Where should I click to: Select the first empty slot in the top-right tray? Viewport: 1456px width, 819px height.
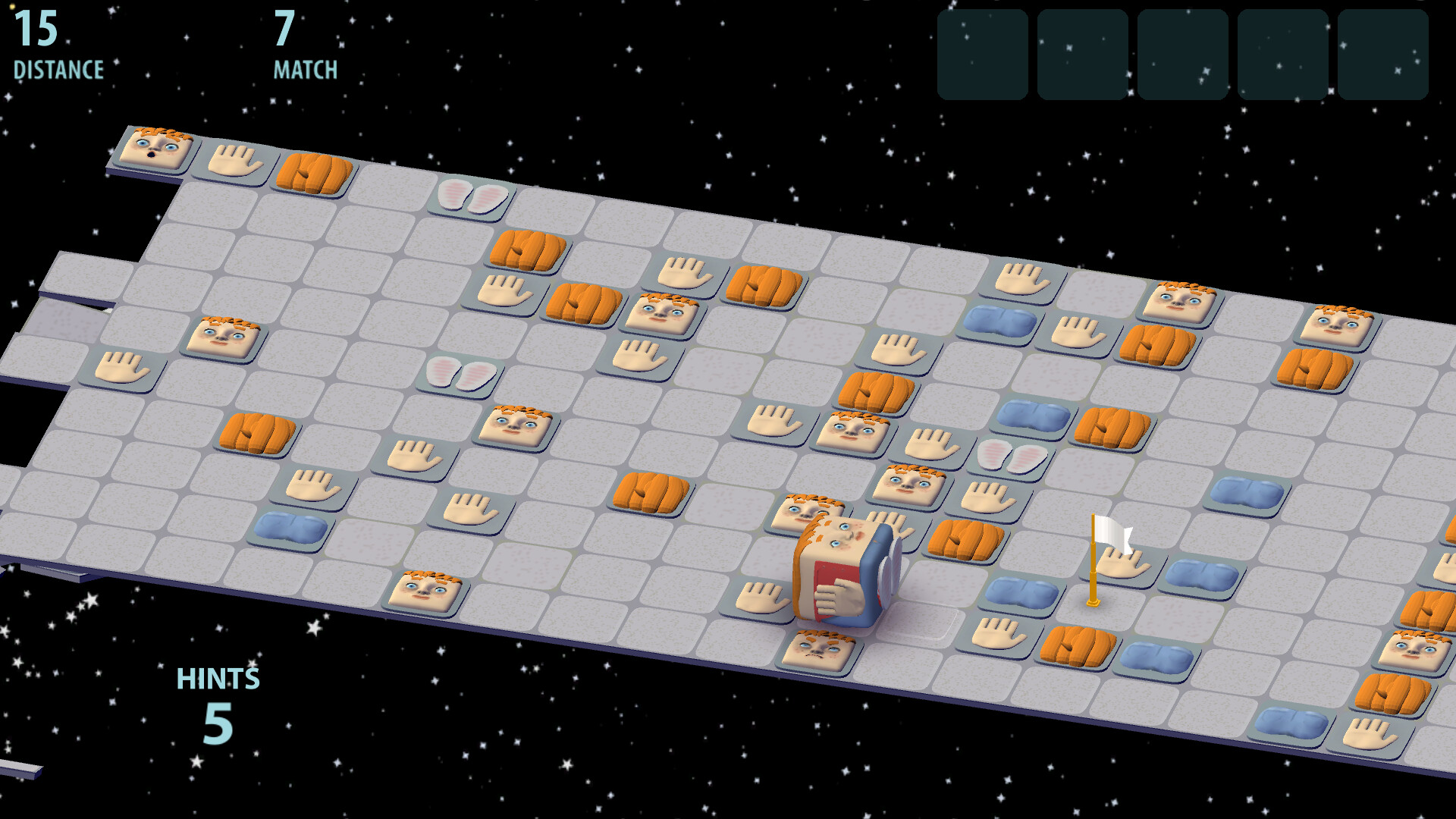982,57
